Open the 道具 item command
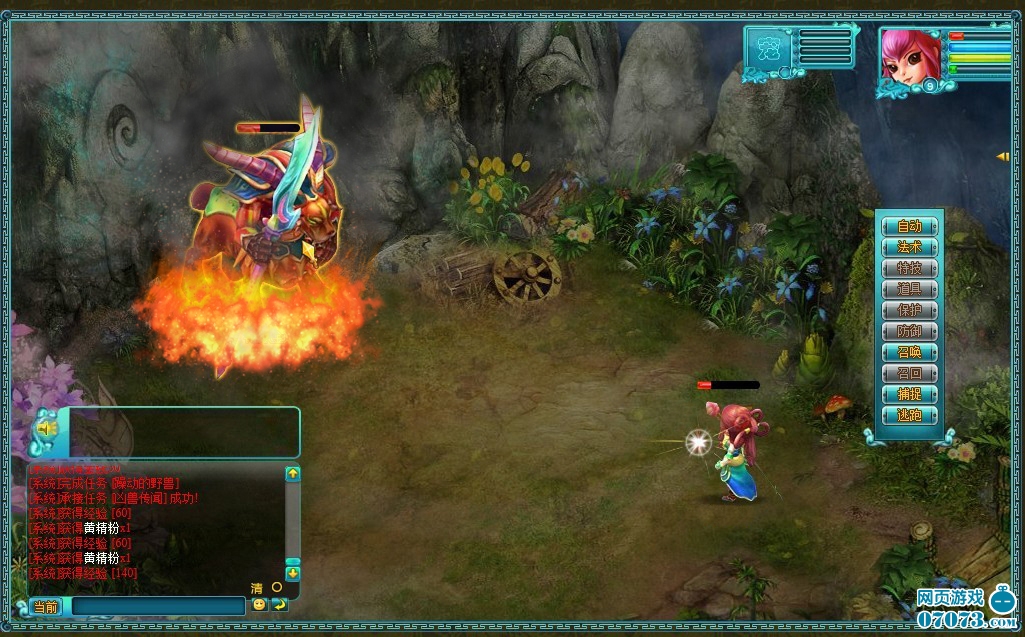Screen dimensions: 1025x637 pos(909,289)
